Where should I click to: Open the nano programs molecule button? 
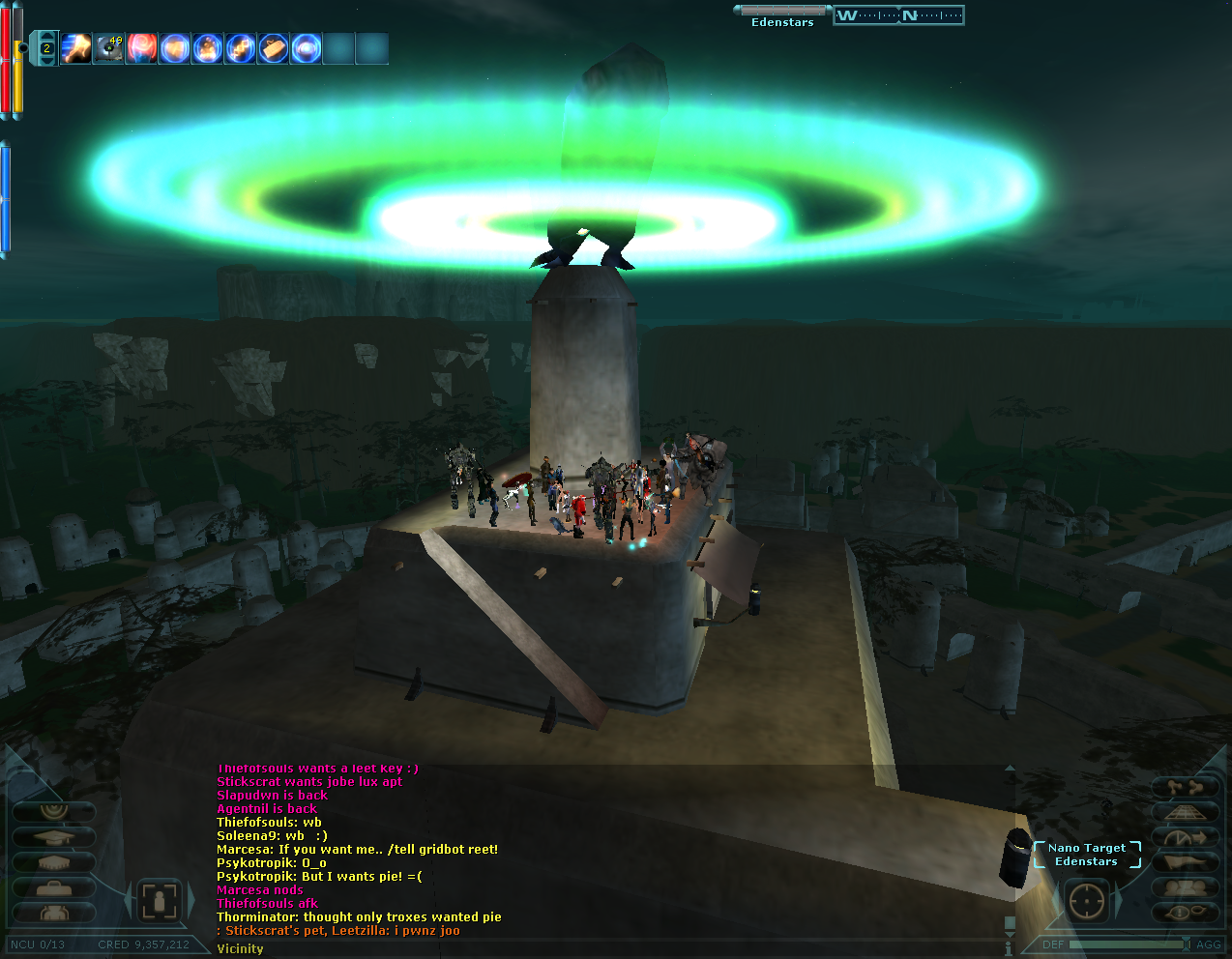coord(1185,787)
